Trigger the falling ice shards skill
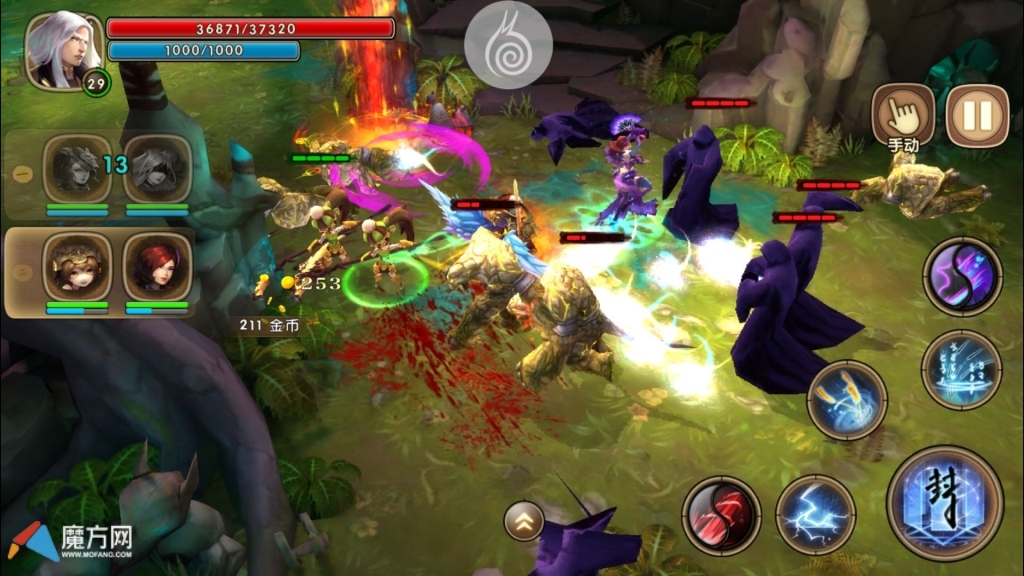 tap(961, 370)
